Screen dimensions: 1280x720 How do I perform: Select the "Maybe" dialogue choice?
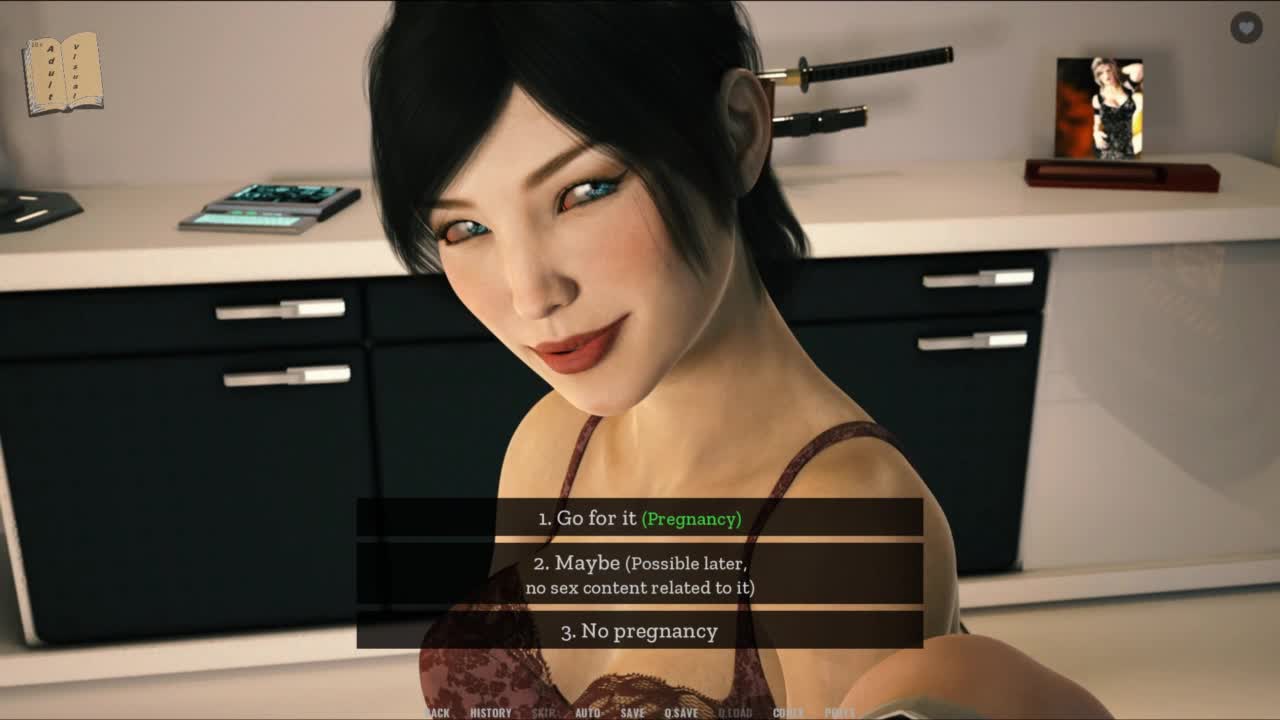click(639, 575)
